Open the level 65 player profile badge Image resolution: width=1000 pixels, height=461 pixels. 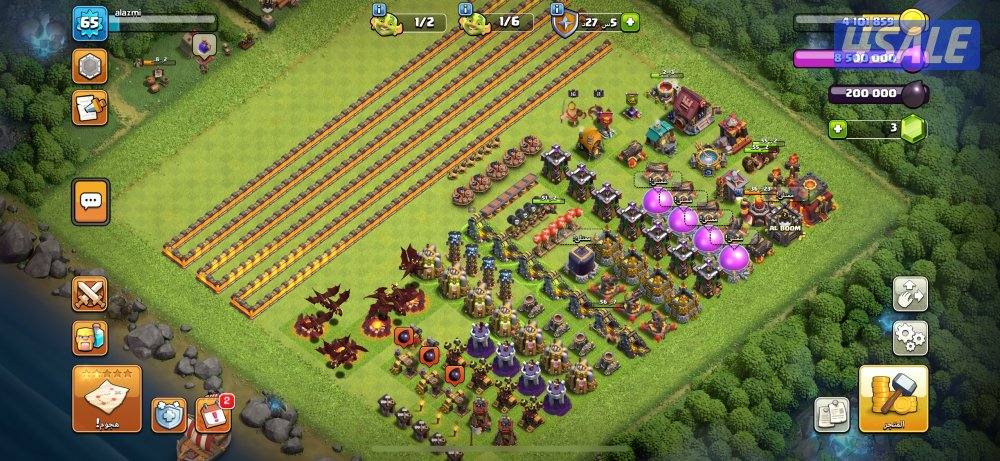click(x=89, y=23)
